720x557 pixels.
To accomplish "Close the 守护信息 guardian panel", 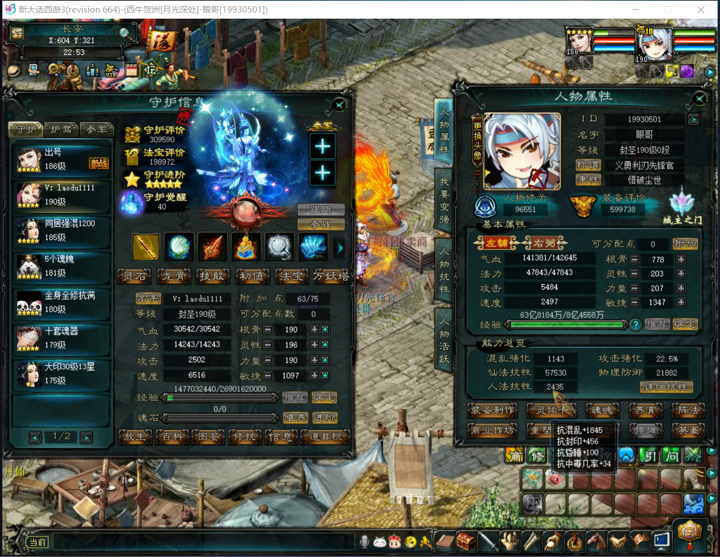I will [x=340, y=103].
